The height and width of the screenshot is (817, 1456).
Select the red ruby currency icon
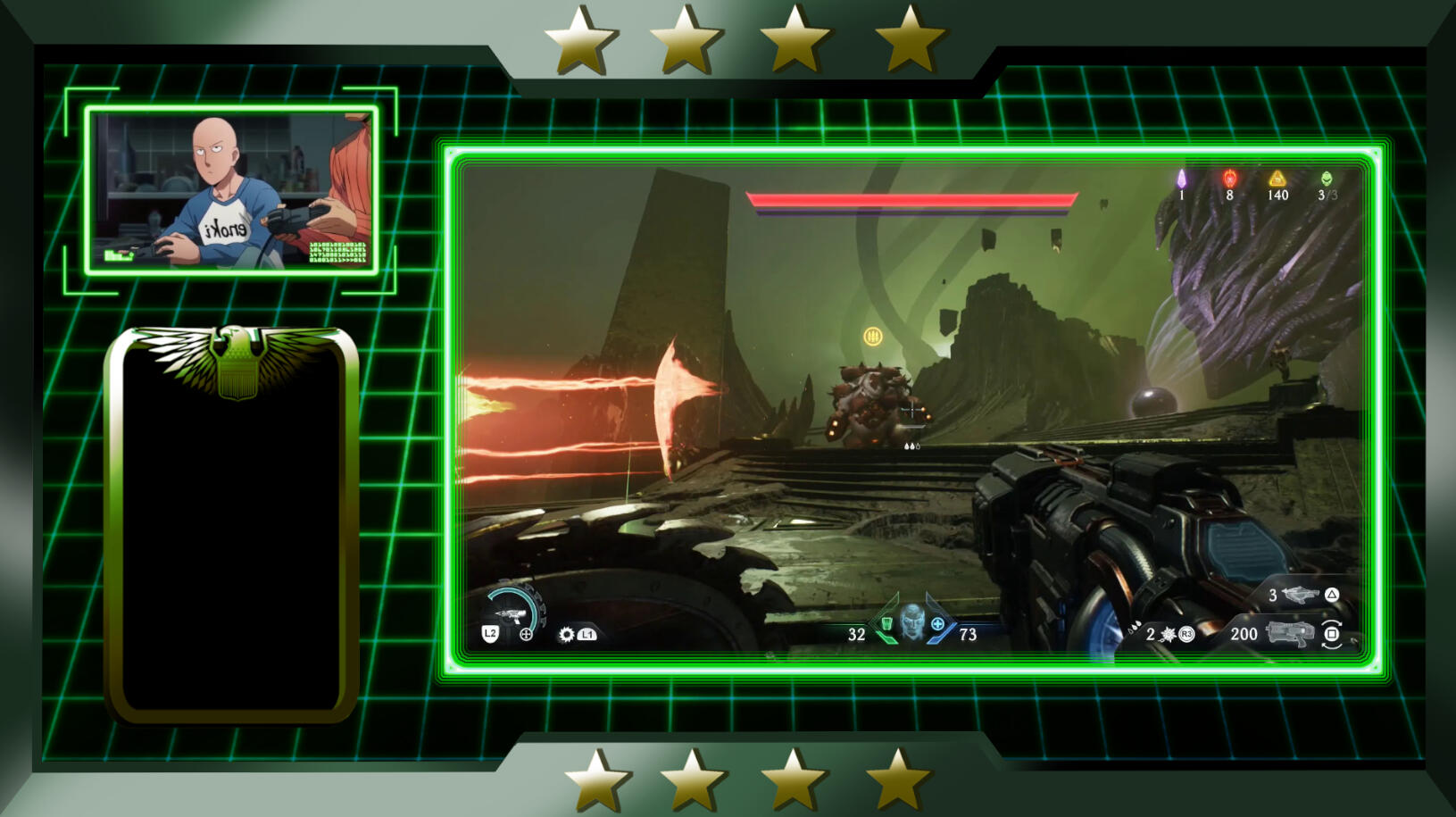tap(1229, 179)
